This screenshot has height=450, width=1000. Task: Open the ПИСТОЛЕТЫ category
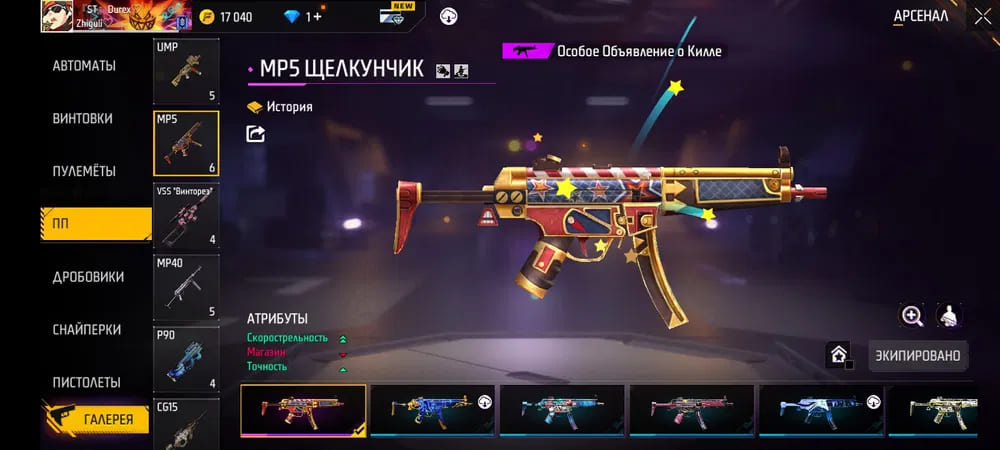(x=86, y=383)
